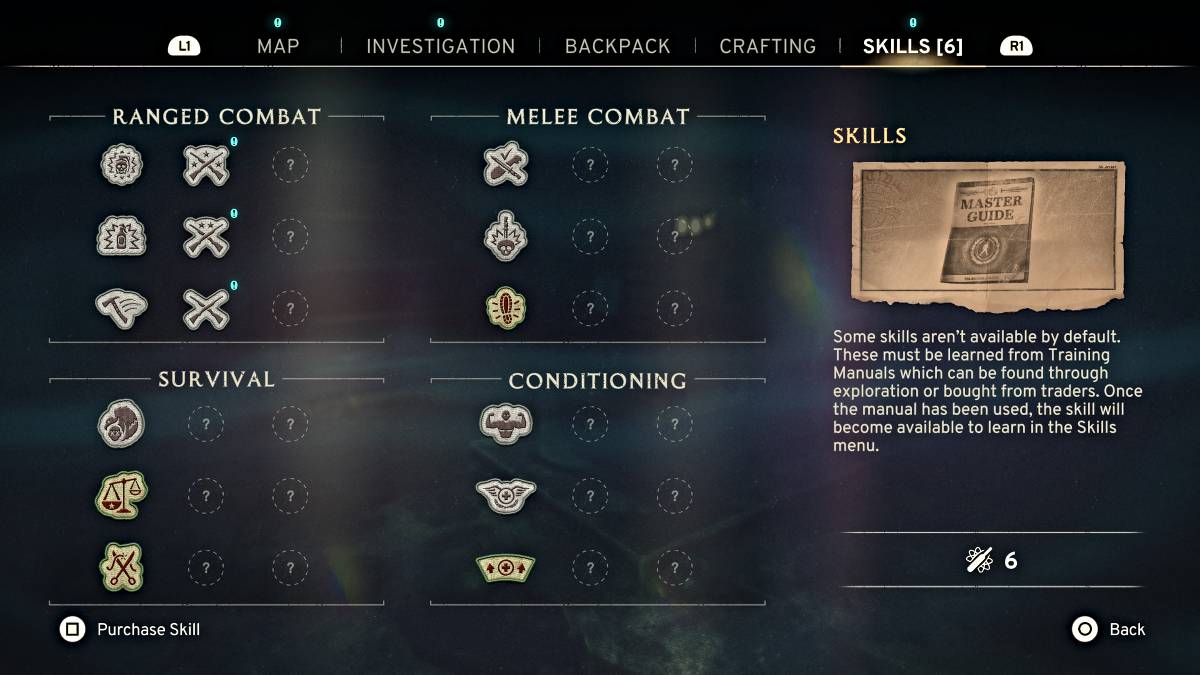Select the Crafting tab
Screen dimensions: 1200x675
click(x=767, y=46)
